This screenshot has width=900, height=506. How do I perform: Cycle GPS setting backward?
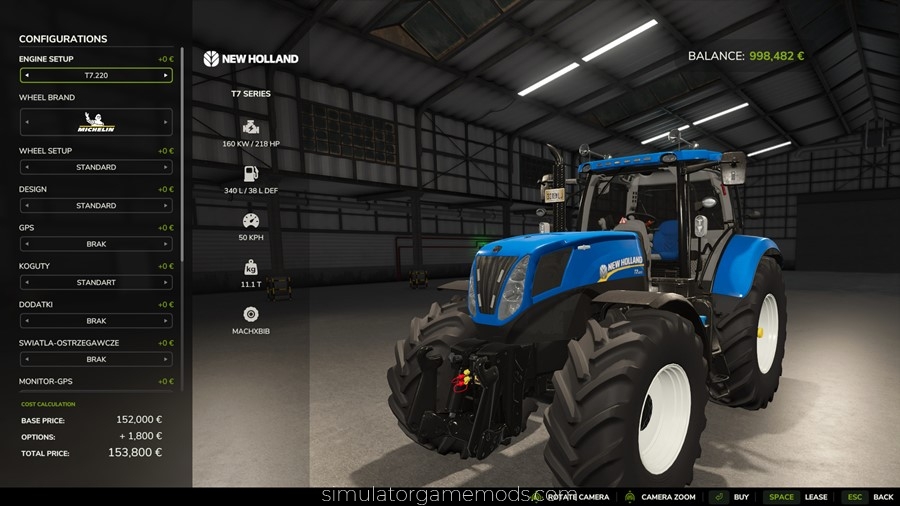26,244
